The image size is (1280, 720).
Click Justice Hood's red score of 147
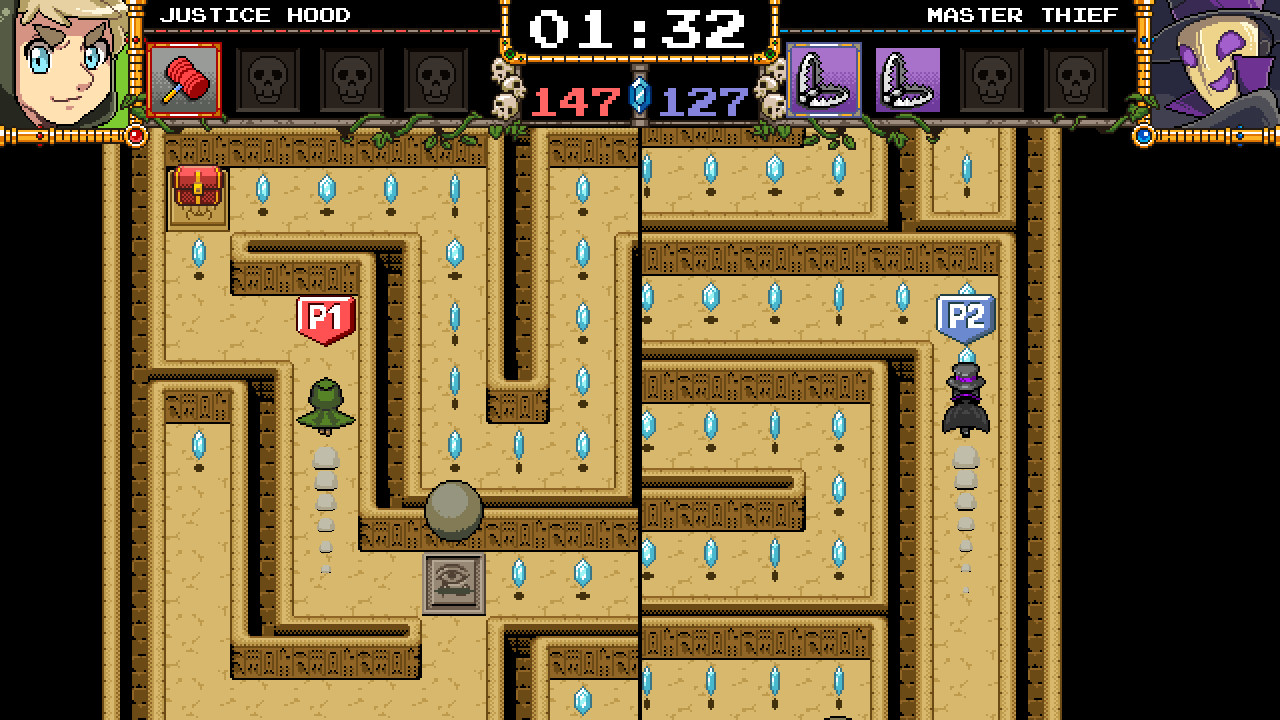point(575,100)
